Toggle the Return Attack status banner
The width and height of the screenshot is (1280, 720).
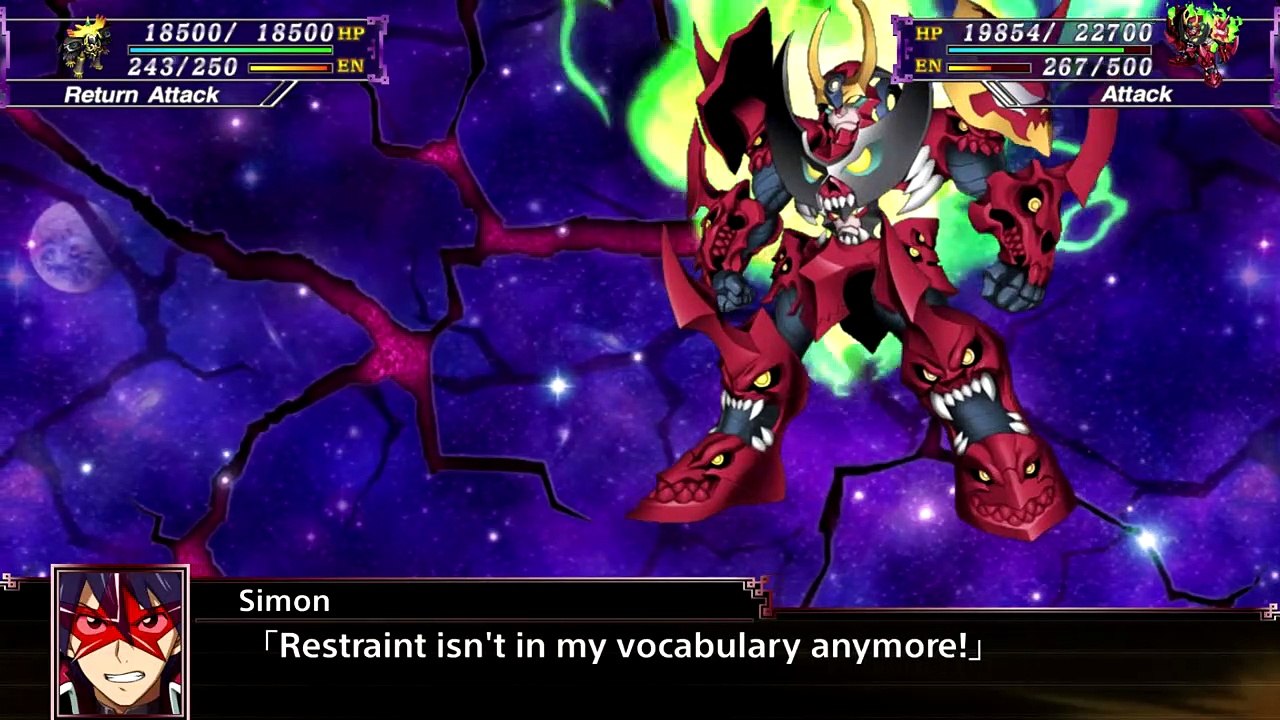(140, 95)
